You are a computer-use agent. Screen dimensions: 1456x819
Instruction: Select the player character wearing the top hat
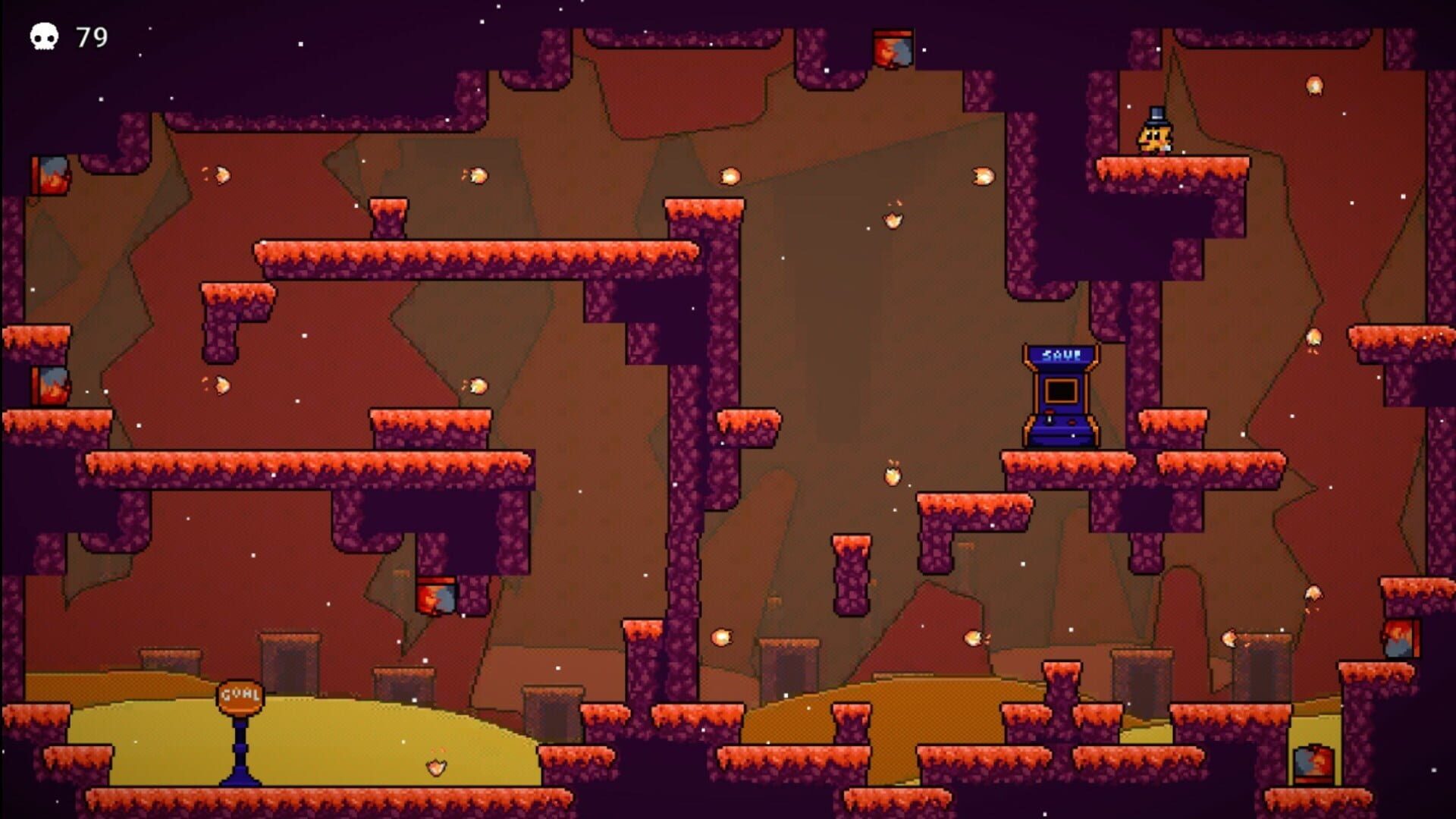[1156, 135]
